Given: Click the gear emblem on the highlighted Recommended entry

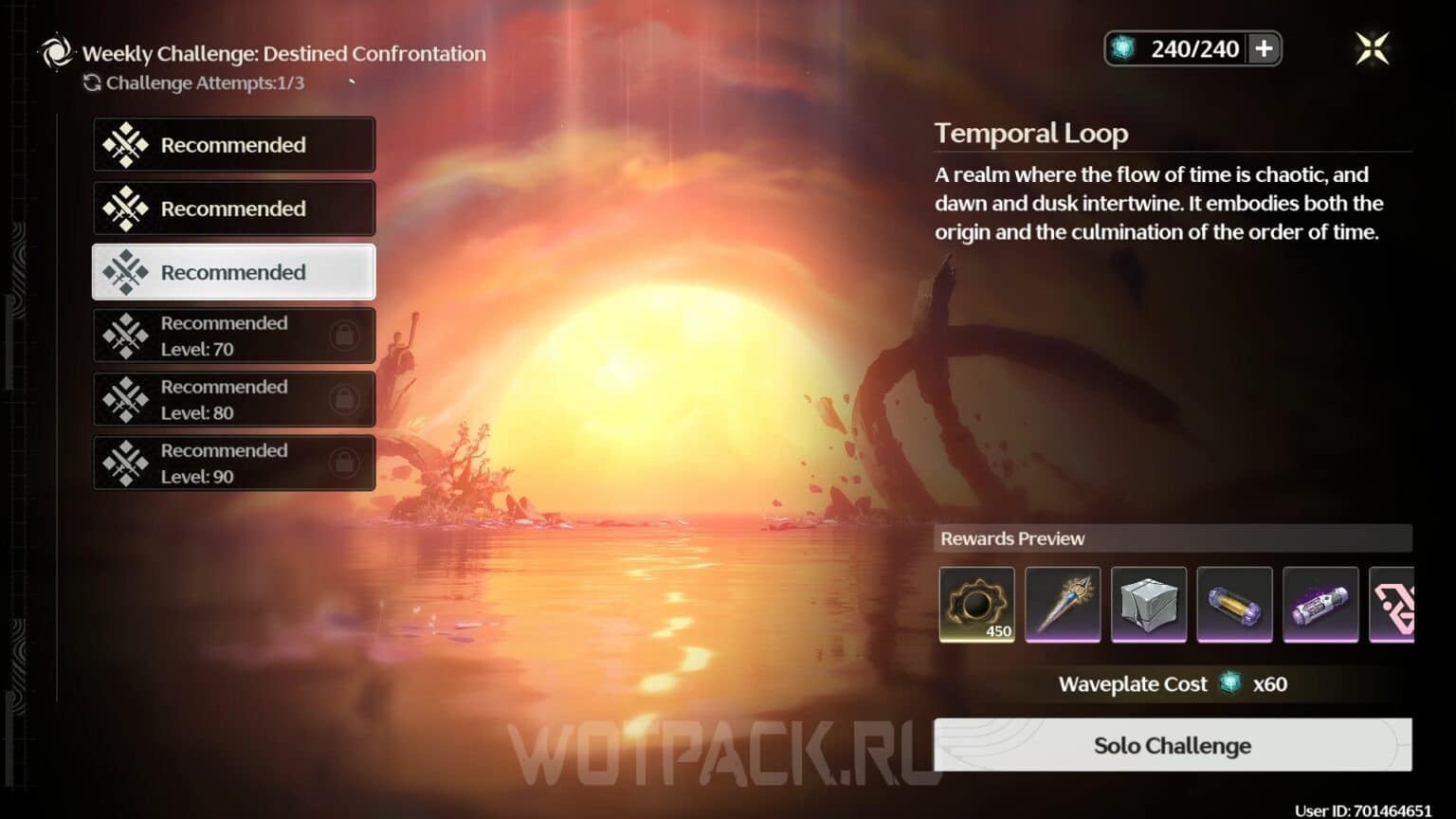Looking at the screenshot, I should point(126,272).
